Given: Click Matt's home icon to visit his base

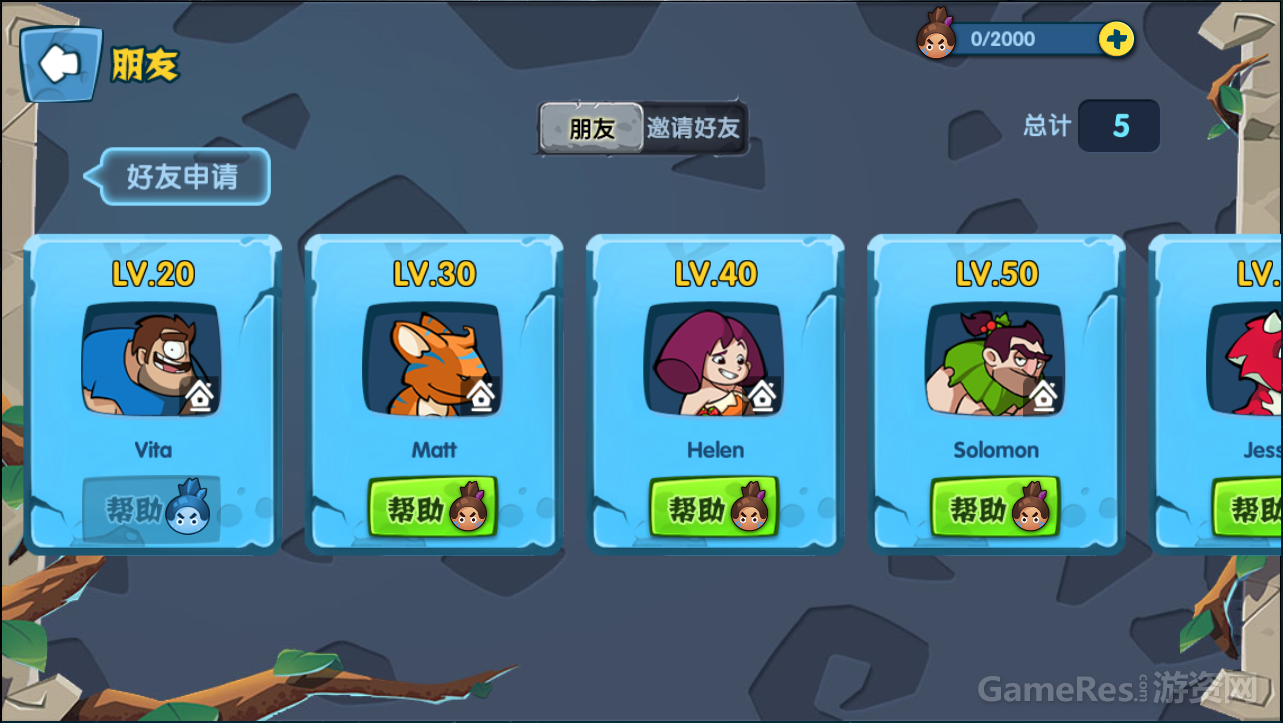Looking at the screenshot, I should coord(482,397).
